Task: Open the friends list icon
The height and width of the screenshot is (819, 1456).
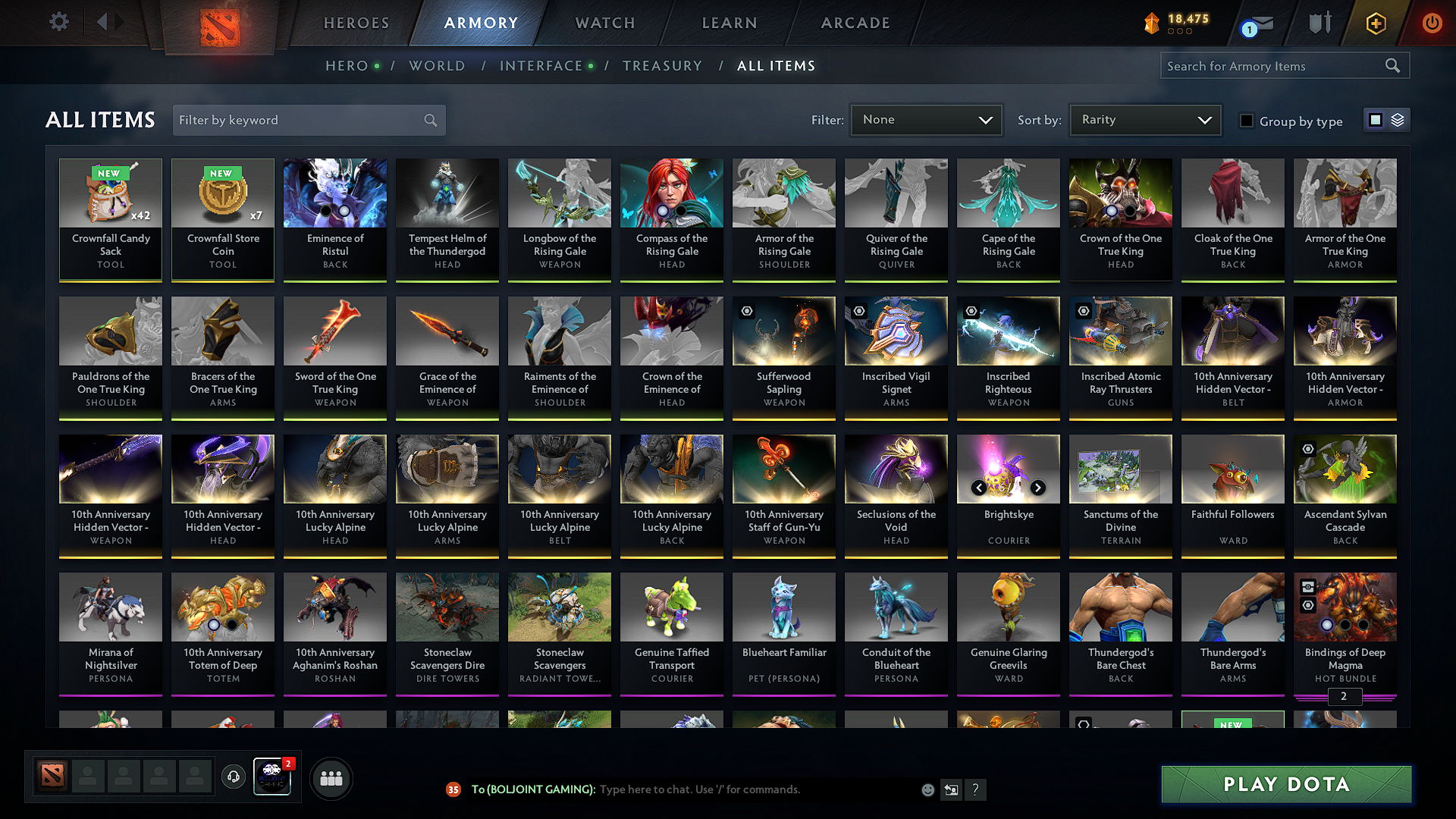Action: pos(331,777)
